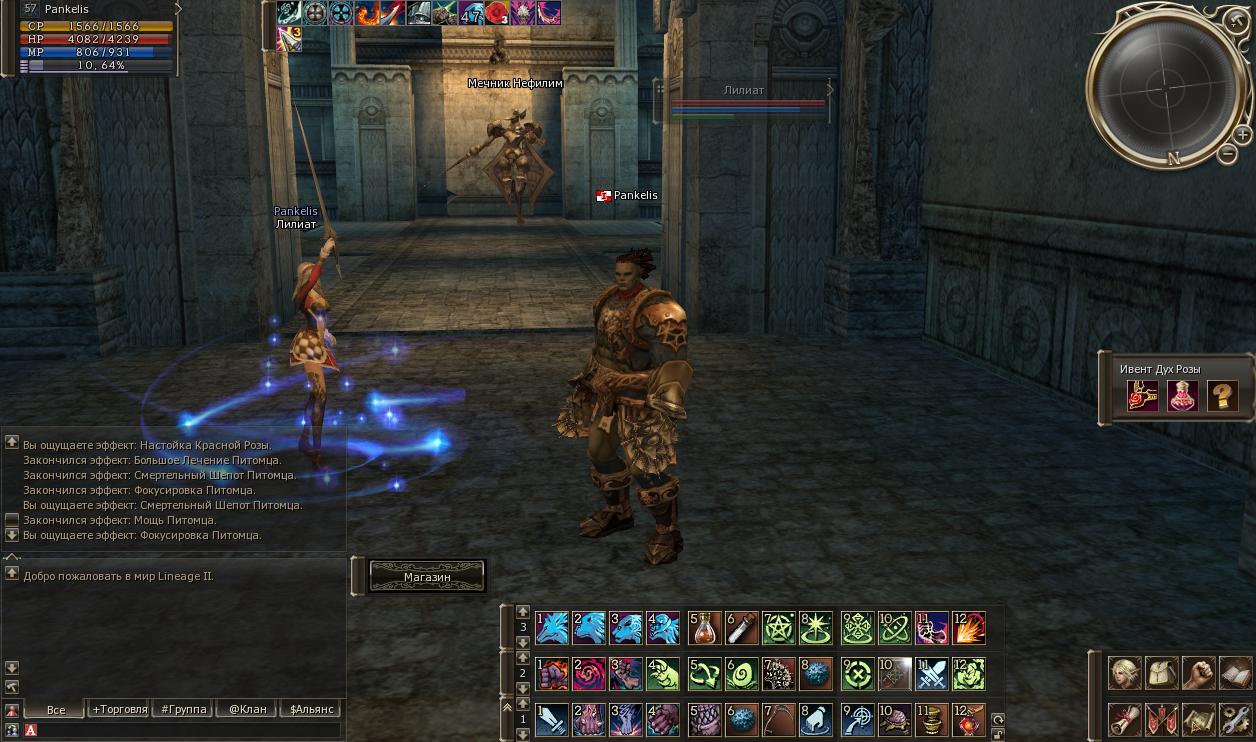This screenshot has height=742, width=1256.
Task: Zoom in the minimap with plus button
Action: tap(1242, 135)
